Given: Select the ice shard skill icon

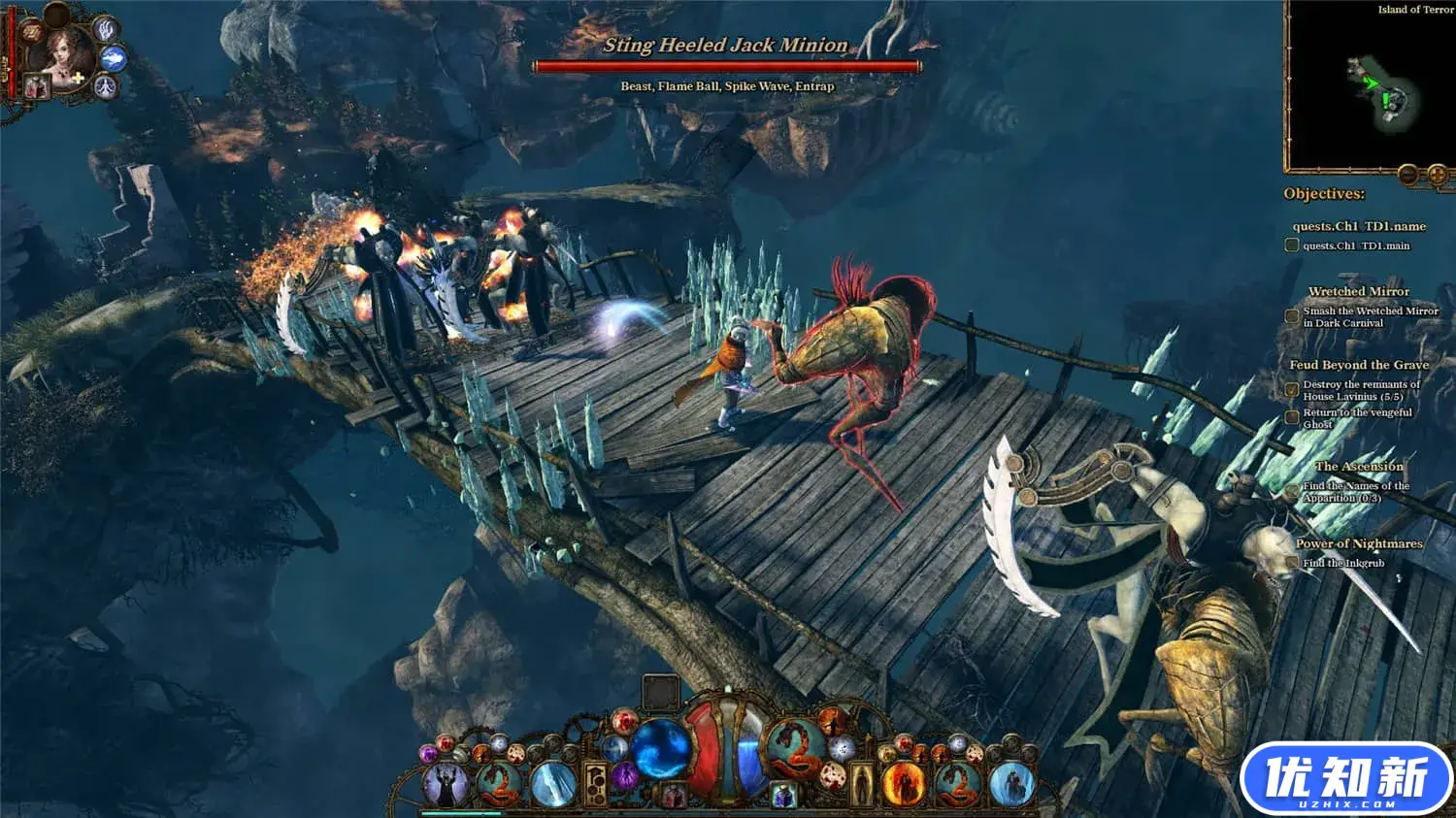Looking at the screenshot, I should [x=554, y=784].
